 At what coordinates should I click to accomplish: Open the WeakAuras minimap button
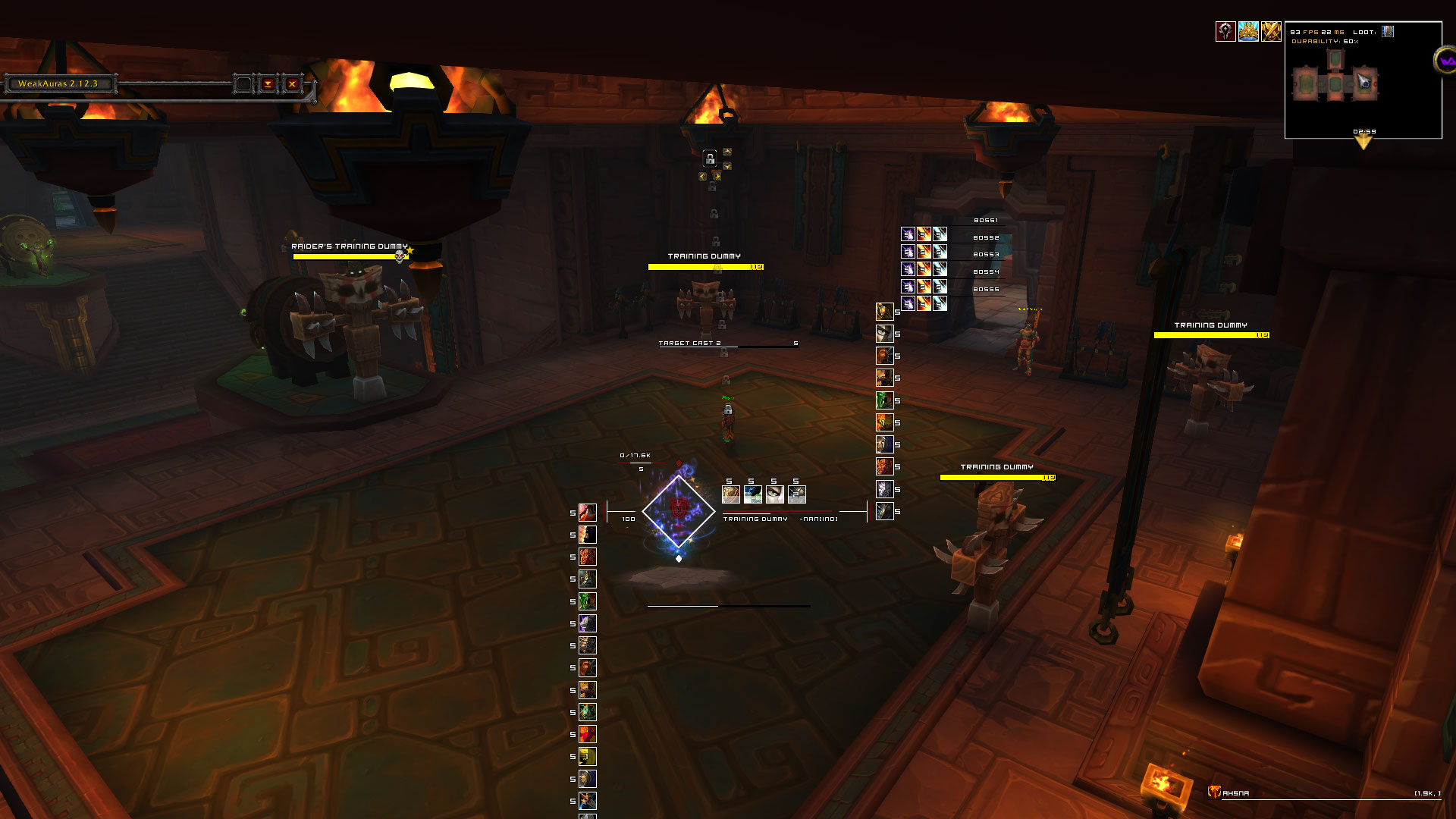click(x=1445, y=61)
